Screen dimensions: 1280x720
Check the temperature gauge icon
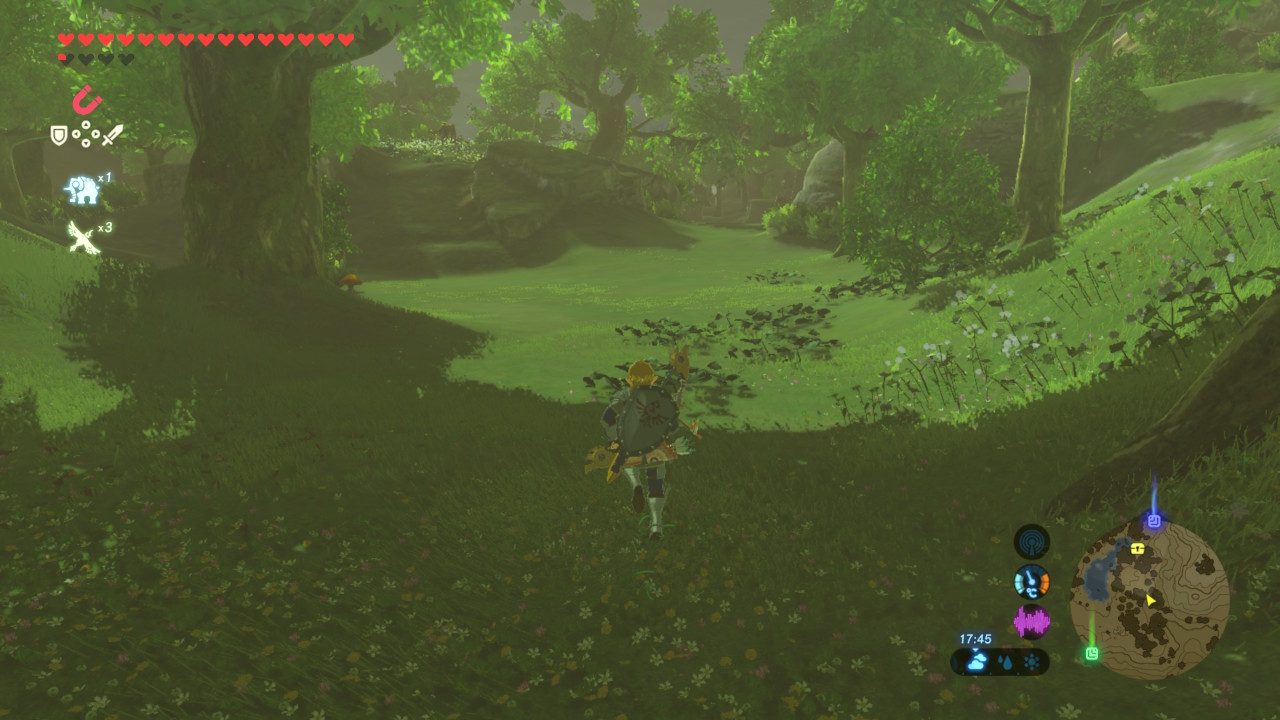pyautogui.click(x=1032, y=581)
